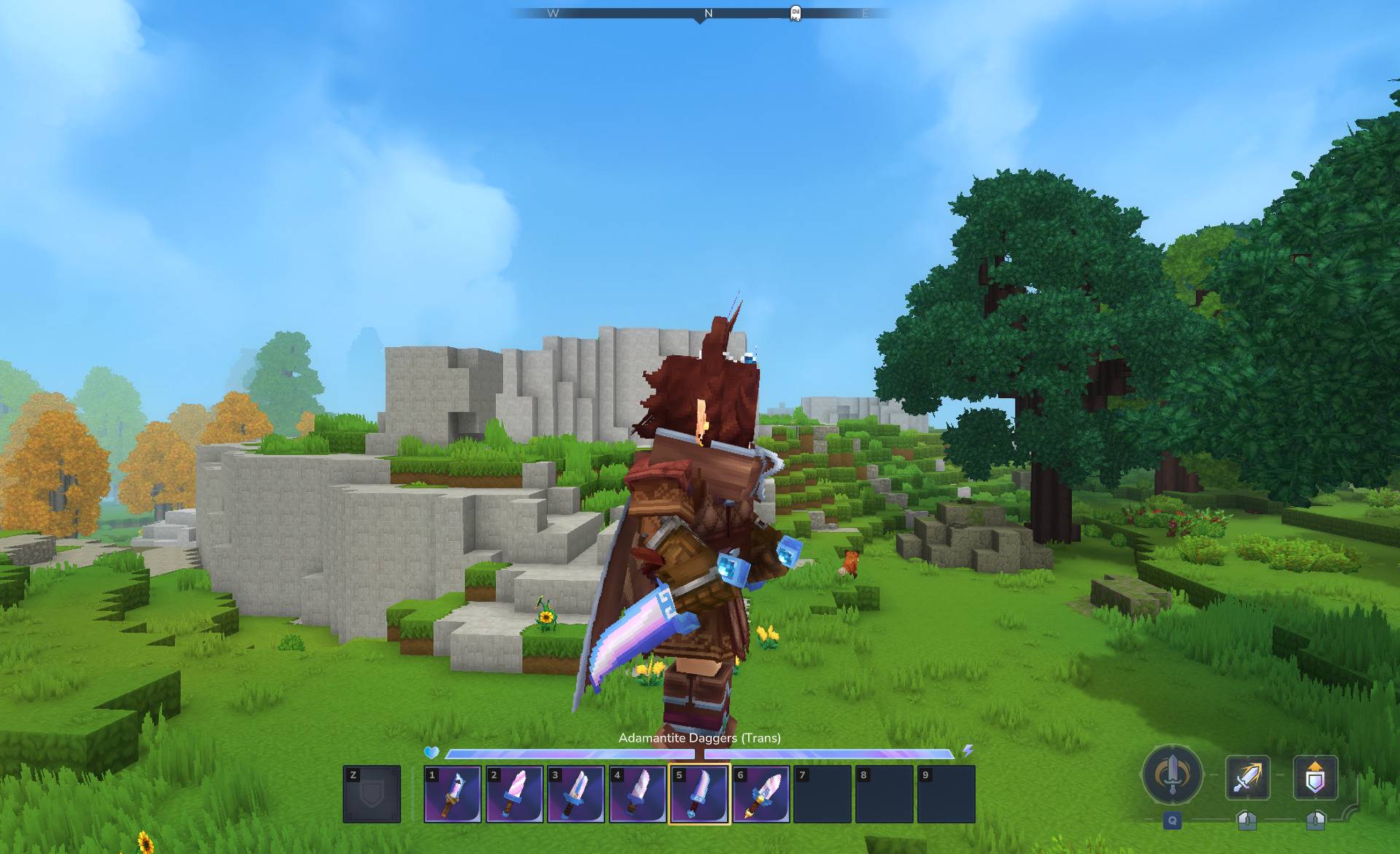Pick the gold-hilted dagger in slot 6
Screen dimensions: 1400x854
click(x=761, y=794)
